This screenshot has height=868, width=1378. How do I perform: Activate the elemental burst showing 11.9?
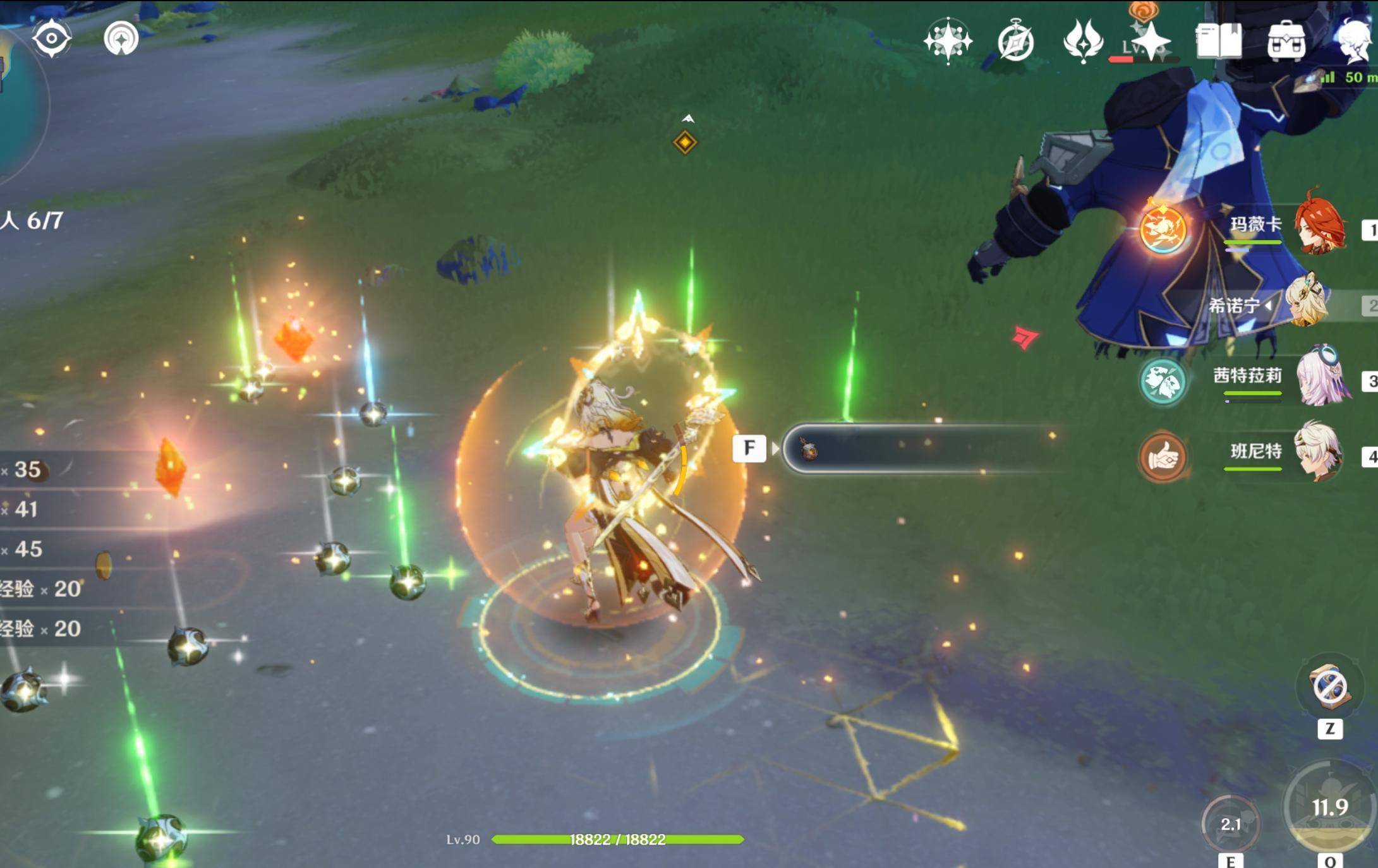pyautogui.click(x=1329, y=807)
